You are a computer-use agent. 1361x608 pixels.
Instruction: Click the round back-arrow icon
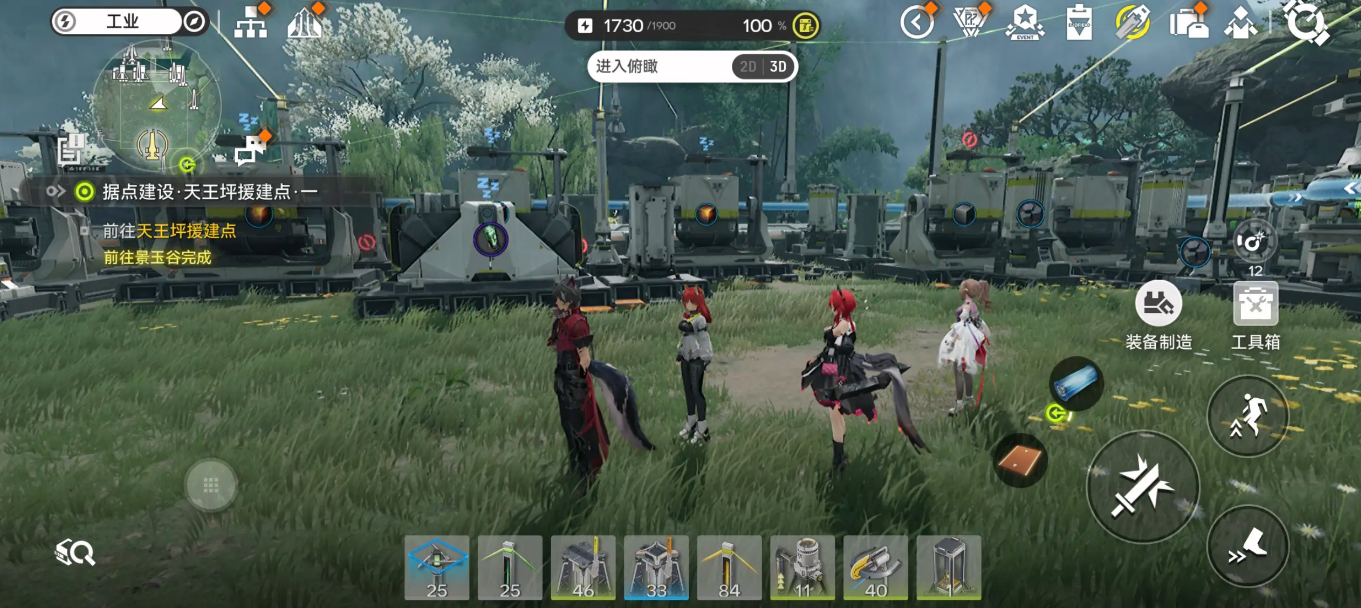(x=916, y=22)
